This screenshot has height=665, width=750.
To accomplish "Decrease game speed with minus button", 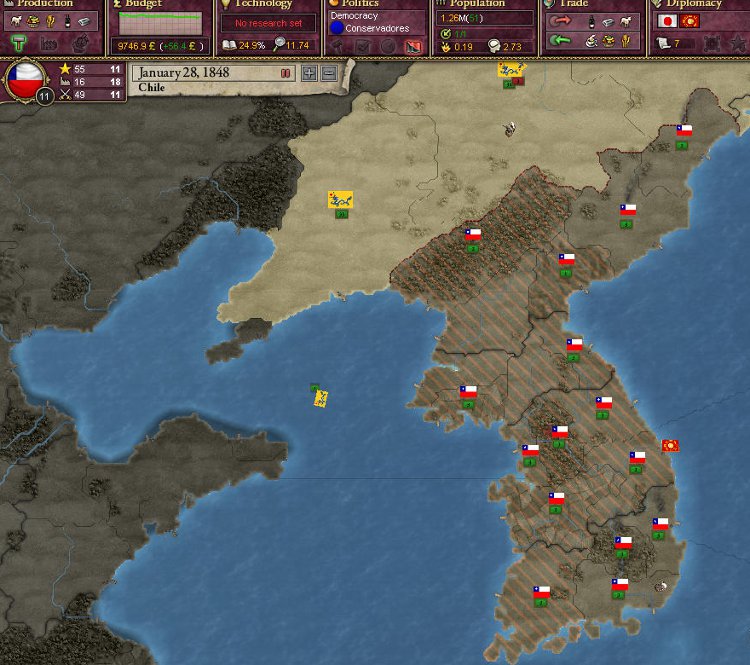I will 328,73.
